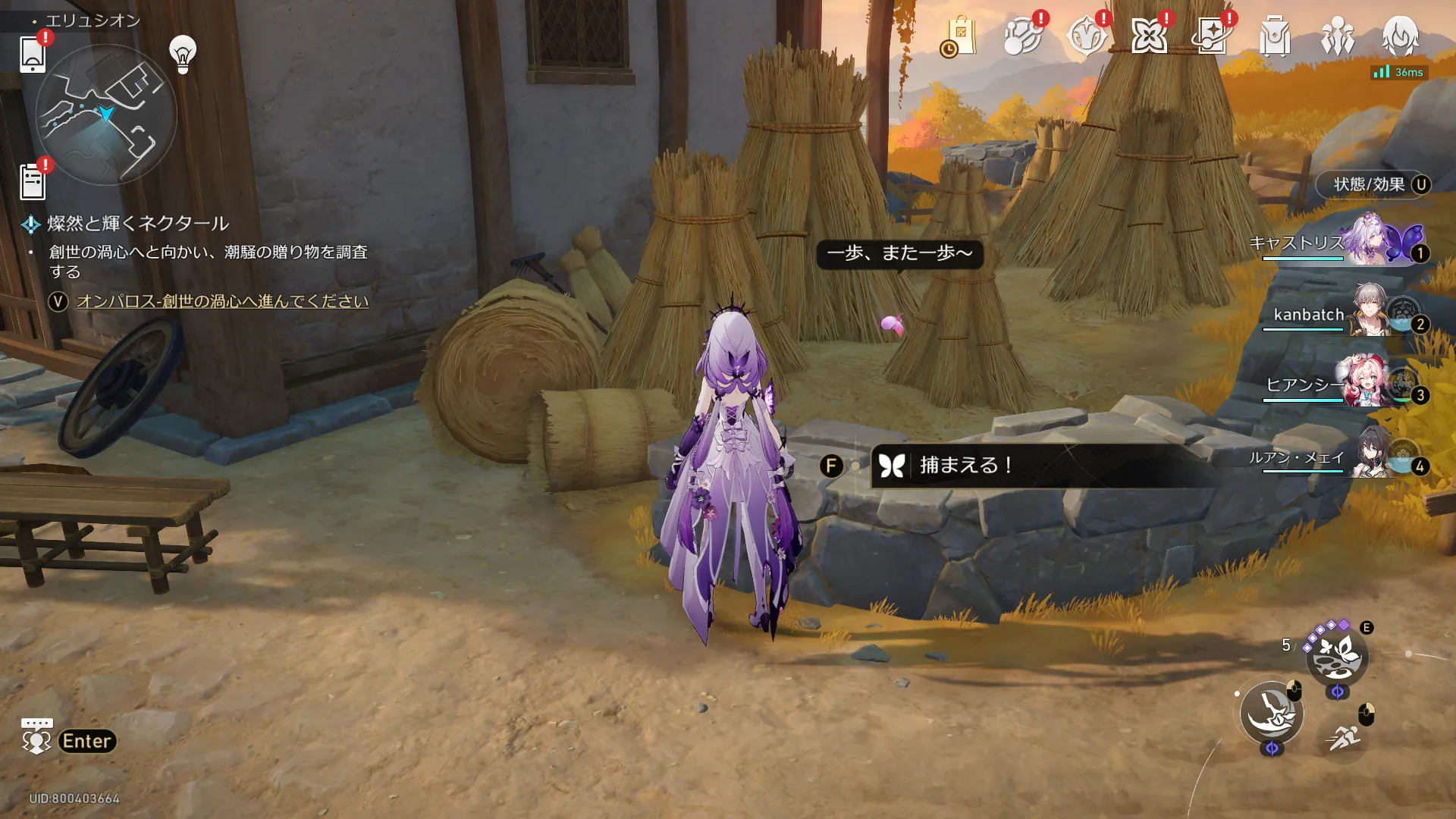Open the star-flower event icon
Viewport: 1456px width, 819px height.
1149,36
